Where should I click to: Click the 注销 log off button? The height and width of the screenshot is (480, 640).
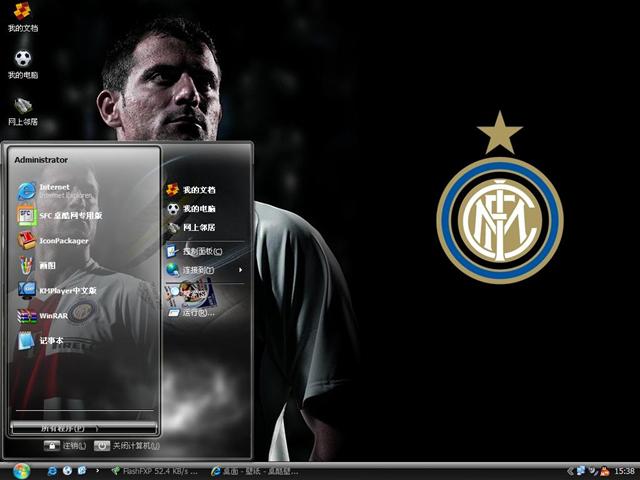point(65,446)
